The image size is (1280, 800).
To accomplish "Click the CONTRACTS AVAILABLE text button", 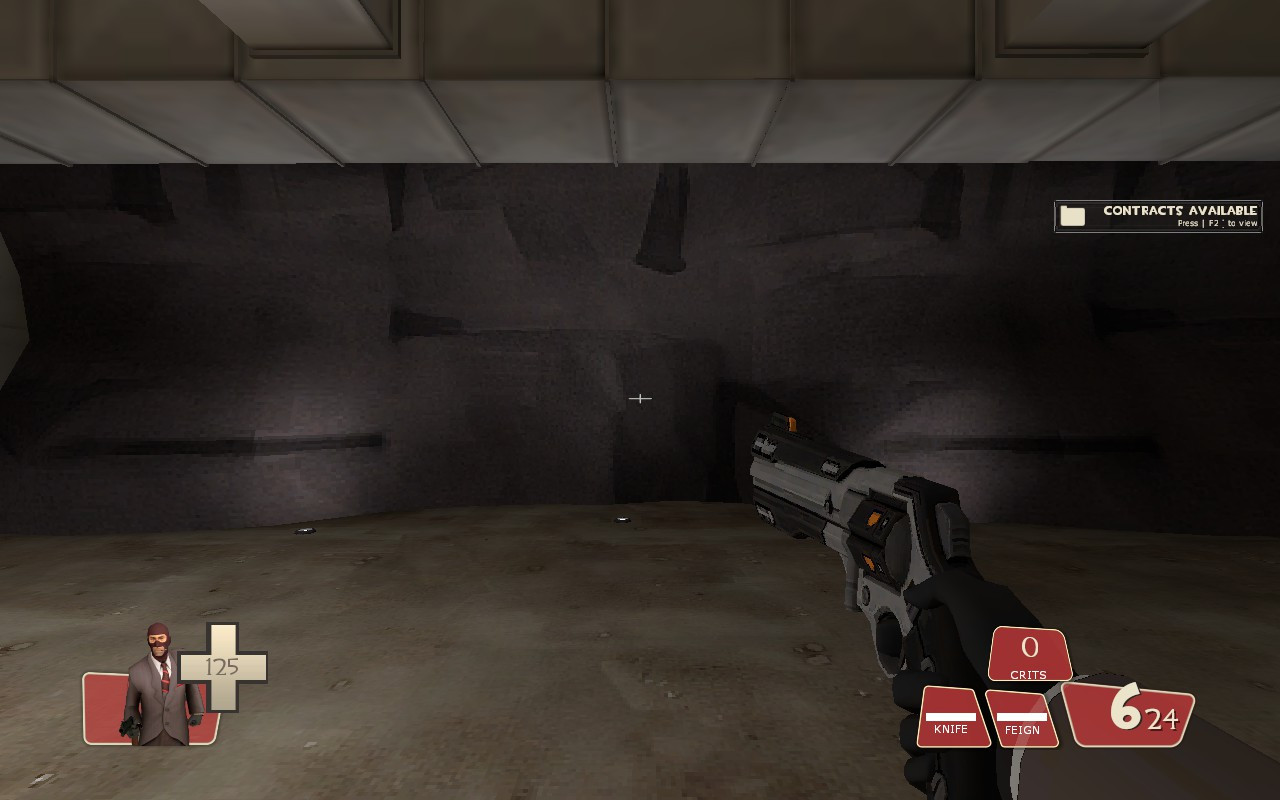I will tap(1179, 210).
